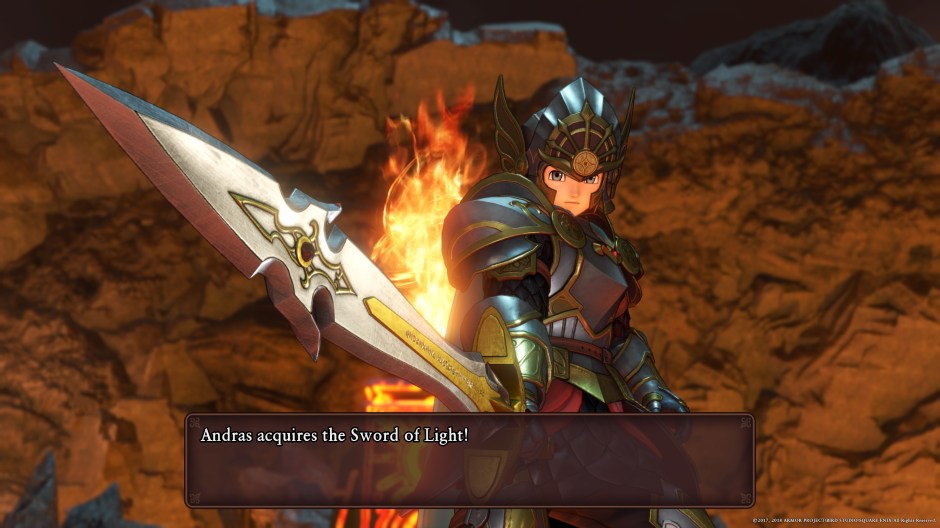
Task: Advance the Sword of Light message box
Action: (x=469, y=460)
